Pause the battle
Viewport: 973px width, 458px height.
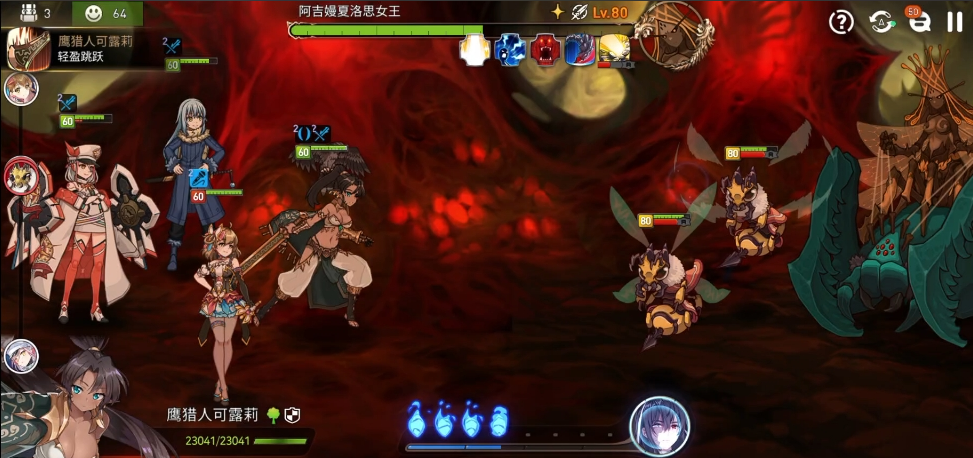point(954,22)
